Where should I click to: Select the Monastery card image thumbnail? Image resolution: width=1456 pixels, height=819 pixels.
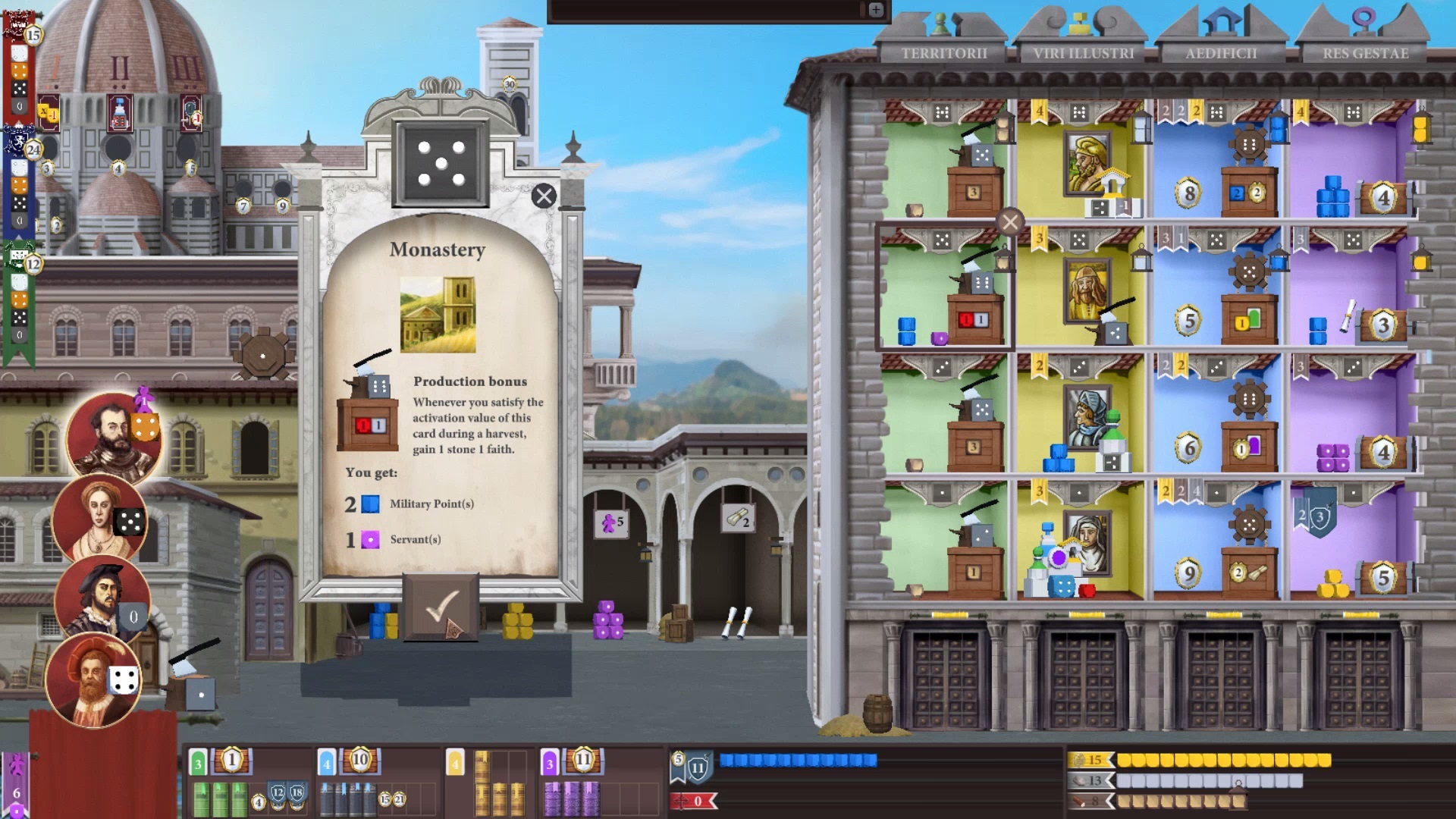click(x=440, y=314)
